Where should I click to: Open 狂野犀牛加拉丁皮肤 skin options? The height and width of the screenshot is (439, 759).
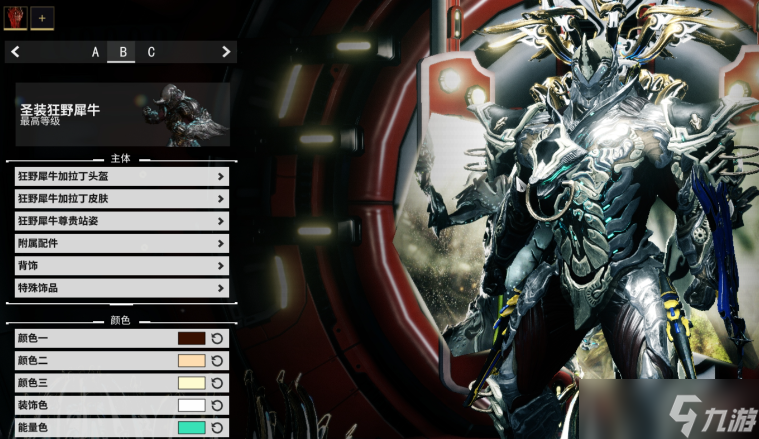[122, 198]
